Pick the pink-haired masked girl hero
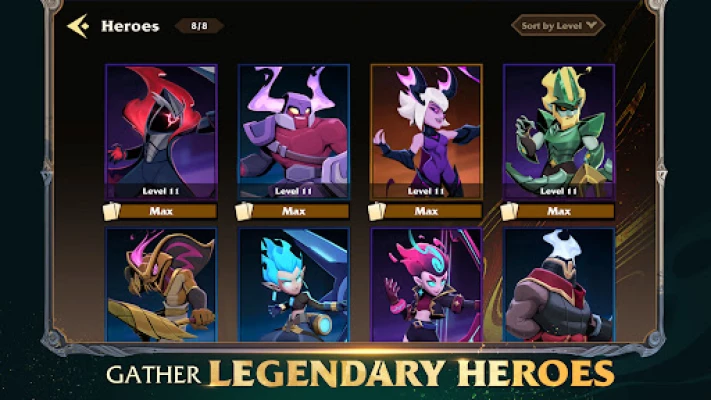The width and height of the screenshot is (711, 400). pos(426,284)
